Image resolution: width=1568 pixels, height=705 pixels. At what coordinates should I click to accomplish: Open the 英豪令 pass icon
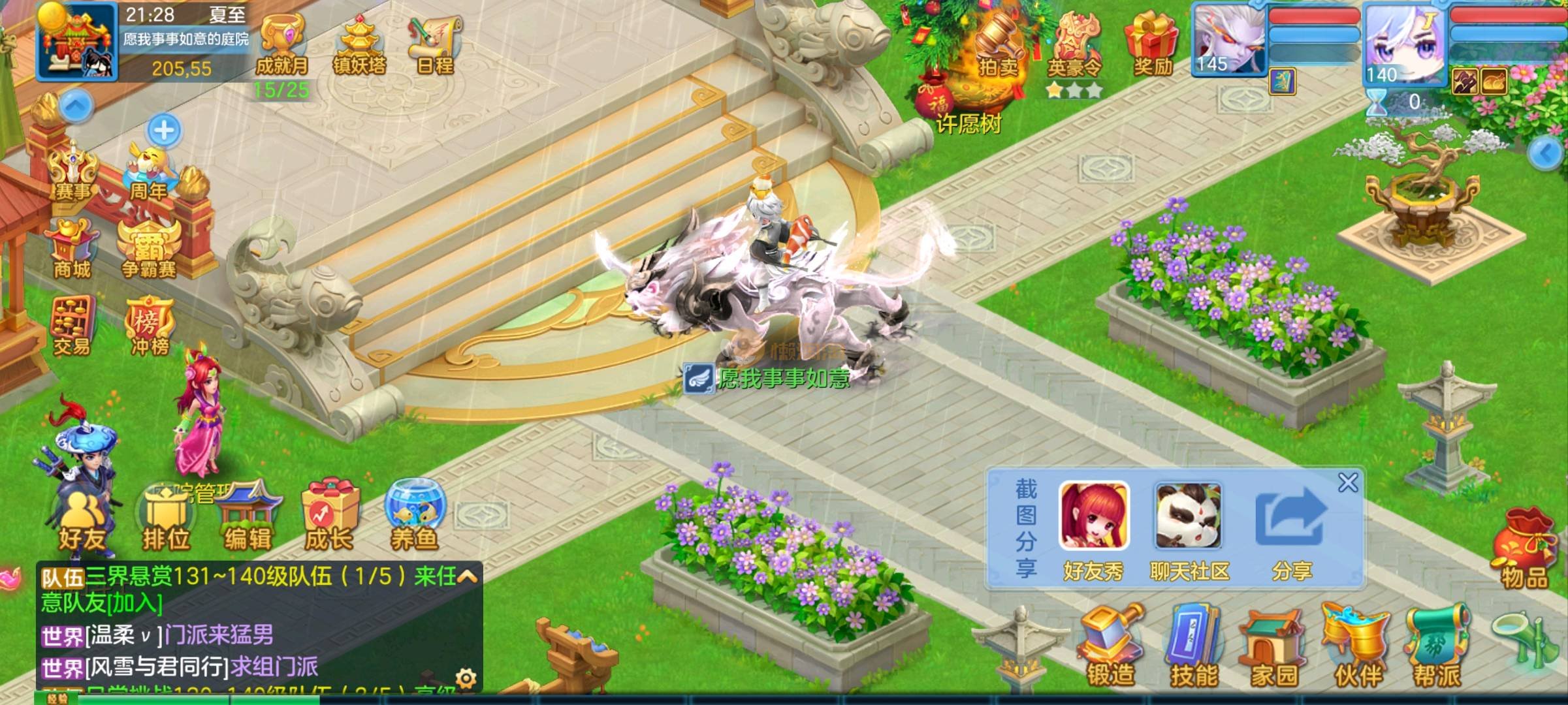pyautogui.click(x=1074, y=47)
